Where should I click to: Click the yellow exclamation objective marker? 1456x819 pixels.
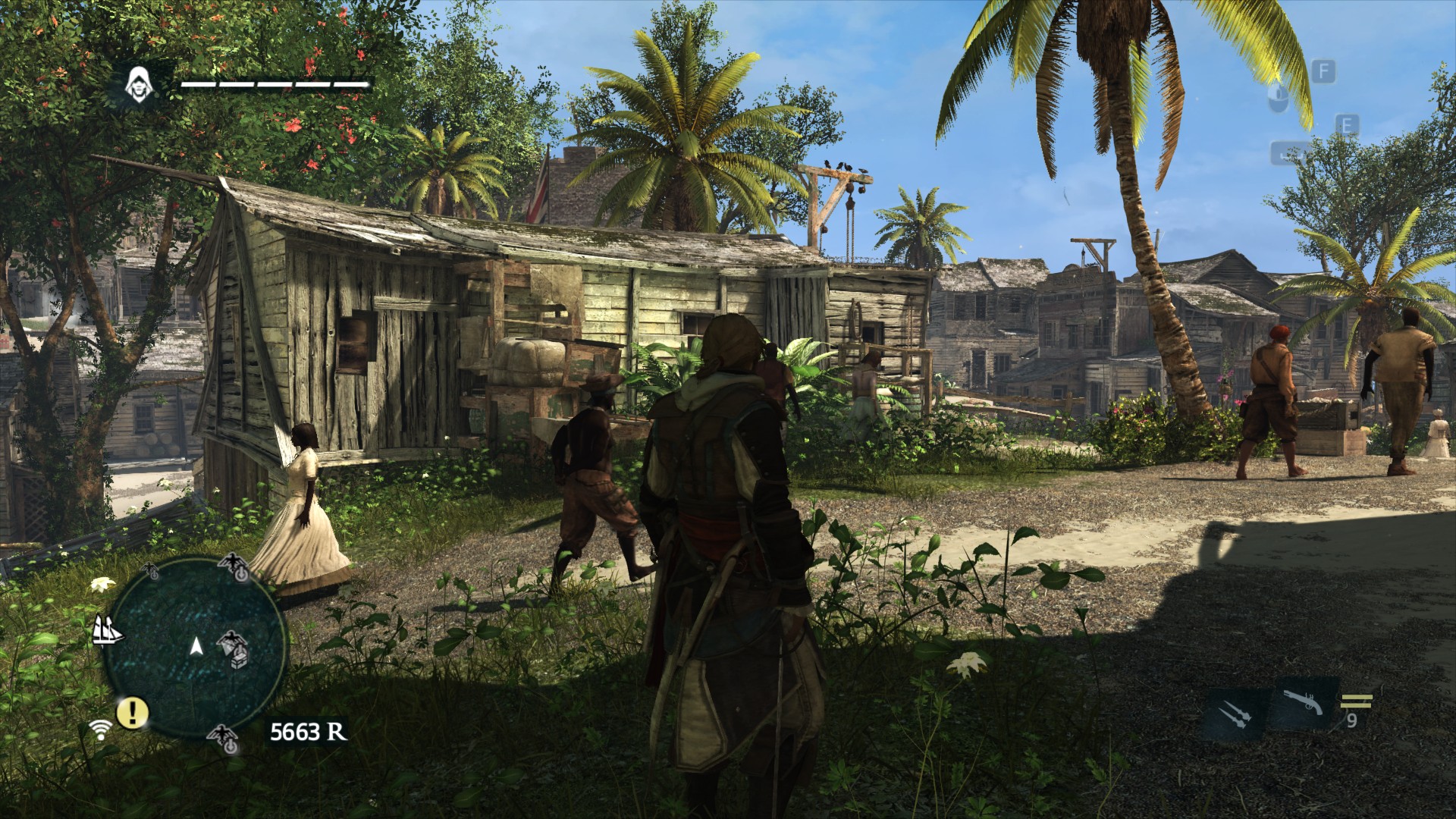[133, 712]
